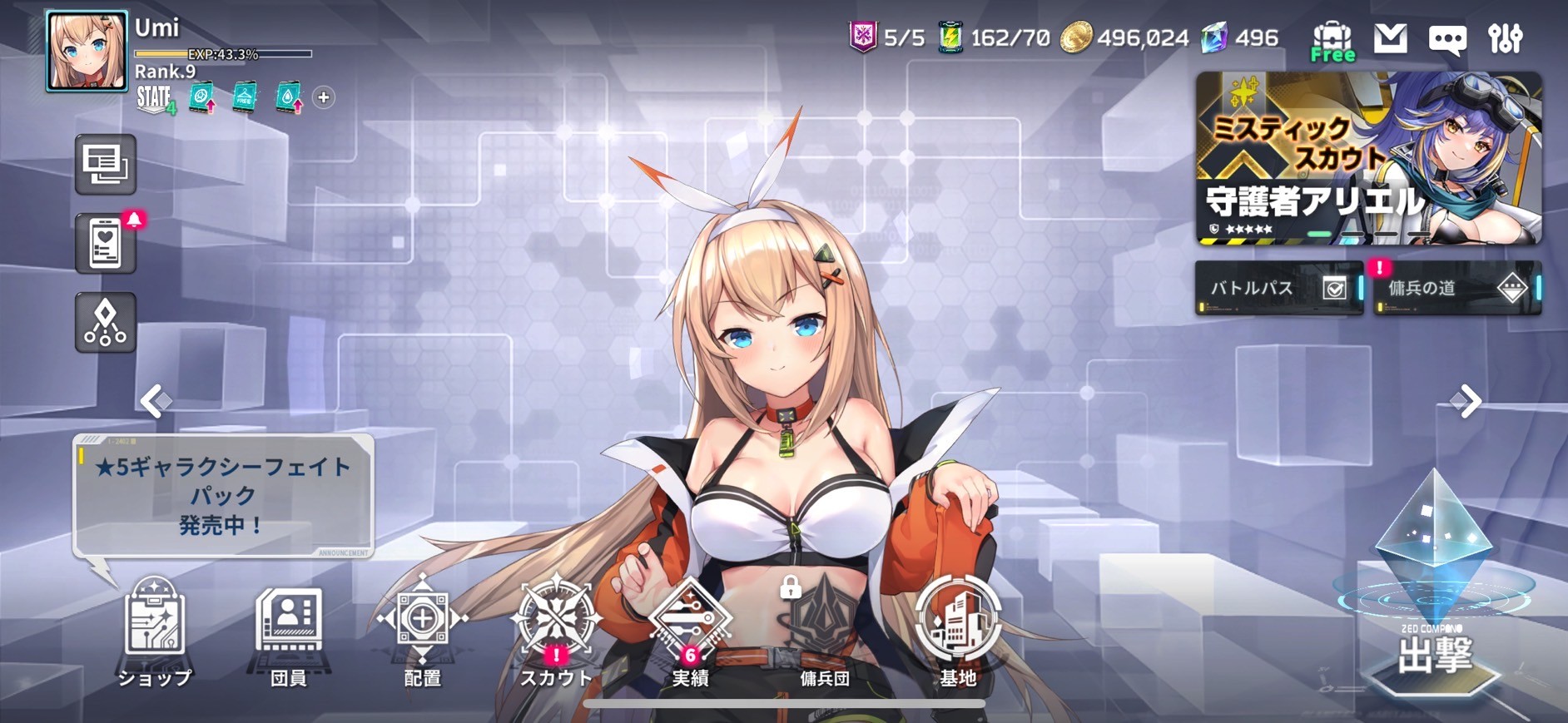Screen dimensions: 1568x723
Task: Open the news announcements icon on the left
Action: 105,164
